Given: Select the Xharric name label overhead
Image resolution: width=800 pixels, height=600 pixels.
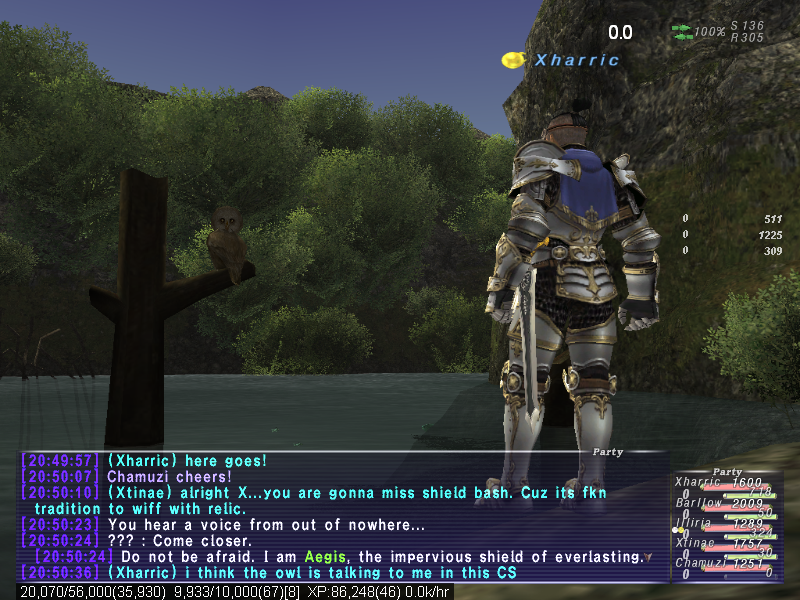Looking at the screenshot, I should [577, 60].
